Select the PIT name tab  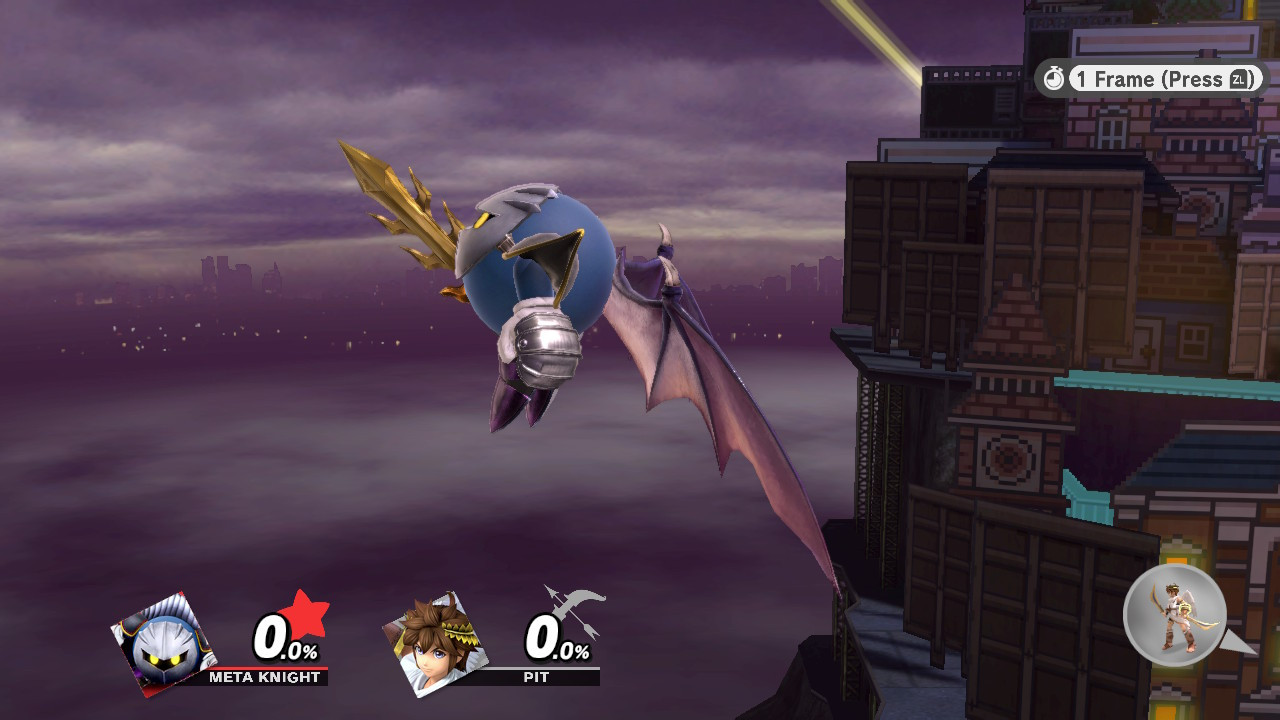point(536,677)
